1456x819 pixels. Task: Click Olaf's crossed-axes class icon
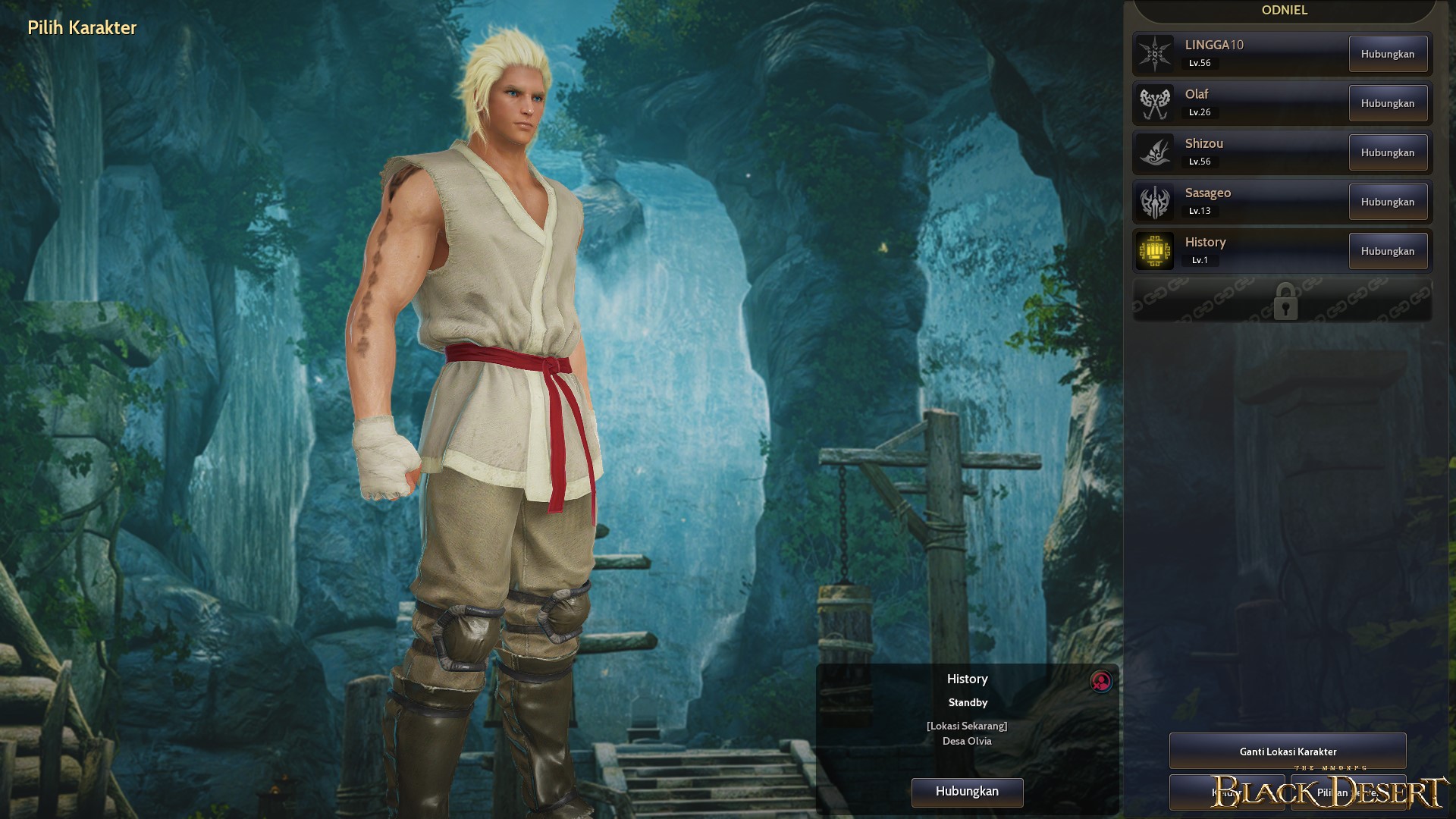(x=1155, y=102)
